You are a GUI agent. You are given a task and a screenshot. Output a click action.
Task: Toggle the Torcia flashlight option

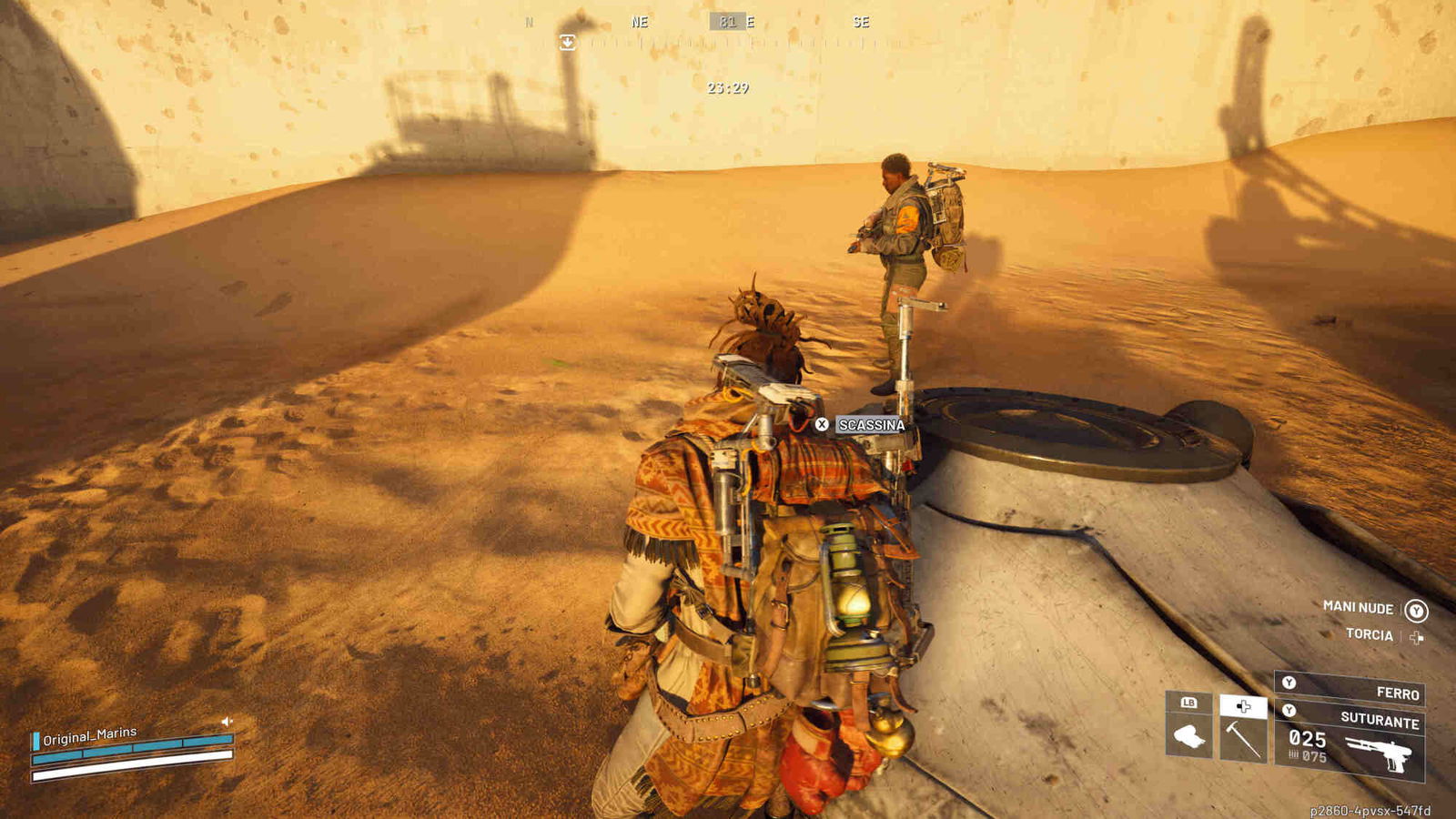tap(1370, 634)
